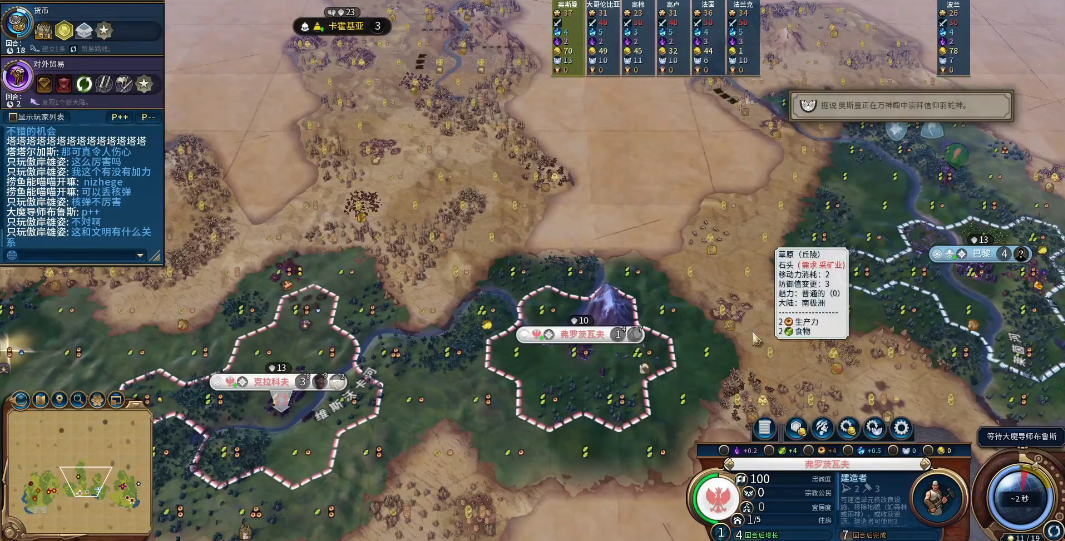1065x541 pixels.
Task: Click the P-- button
Action: [x=147, y=117]
